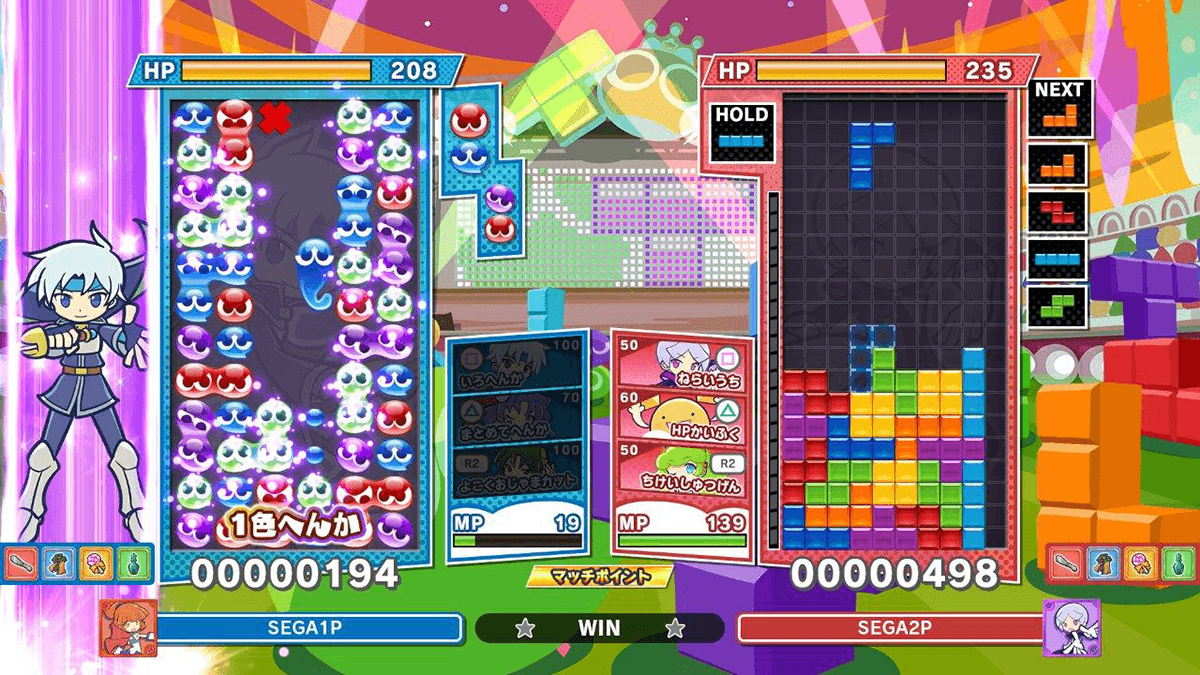Select the robe item in the blue tray
The width and height of the screenshot is (1200, 675).
click(x=59, y=563)
